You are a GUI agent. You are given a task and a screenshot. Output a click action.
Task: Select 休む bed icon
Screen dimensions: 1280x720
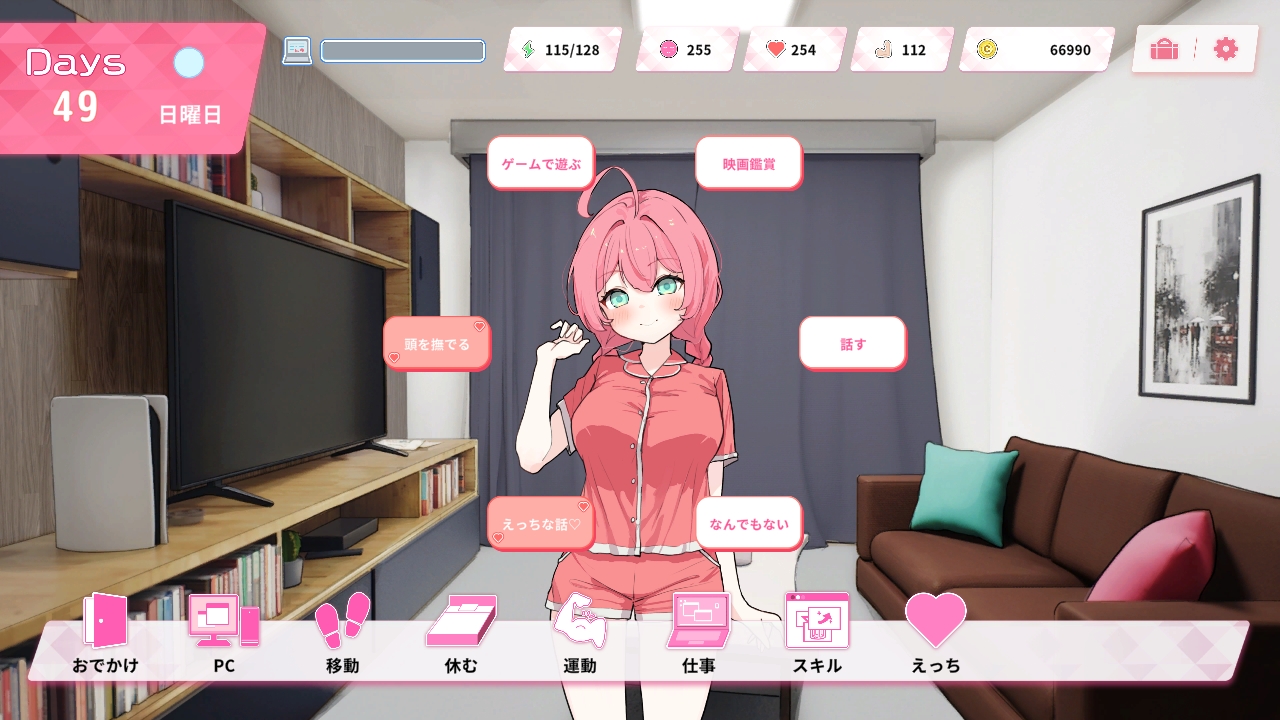pos(461,632)
